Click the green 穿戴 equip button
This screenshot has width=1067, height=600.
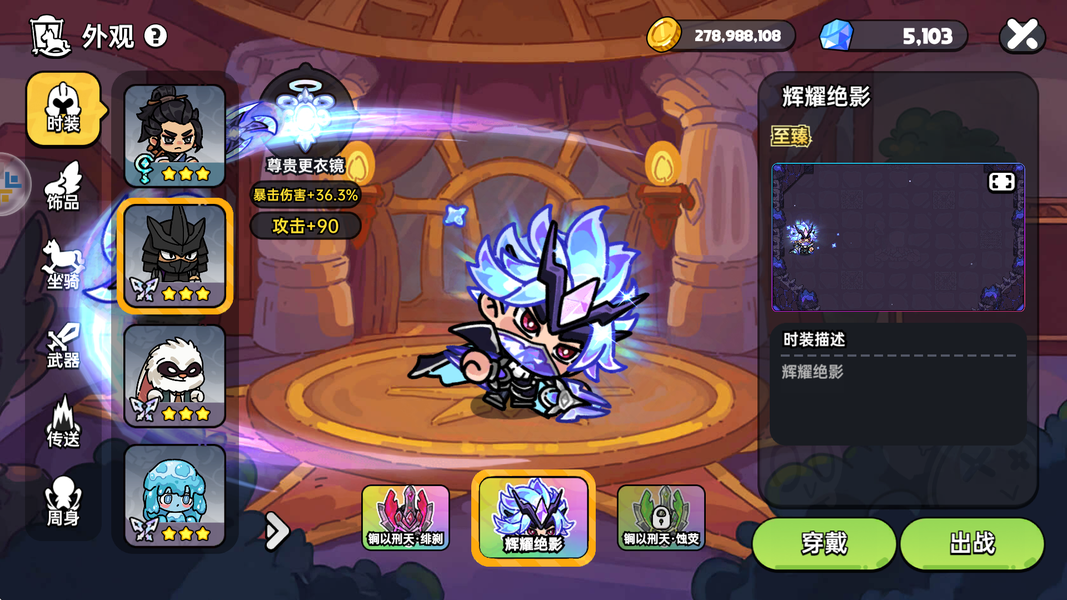tap(823, 543)
